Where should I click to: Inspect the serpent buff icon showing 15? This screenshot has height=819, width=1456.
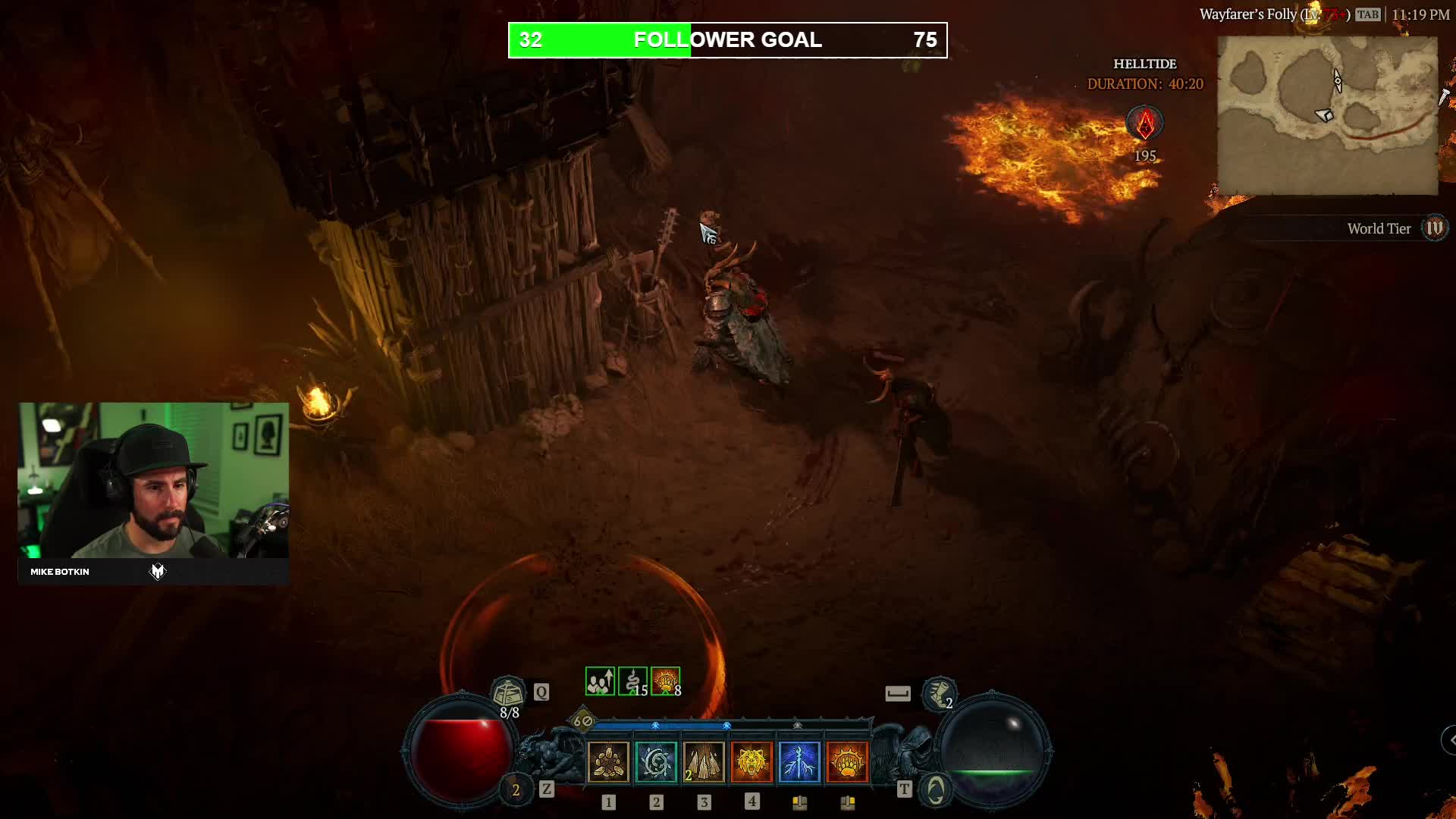pos(632,681)
